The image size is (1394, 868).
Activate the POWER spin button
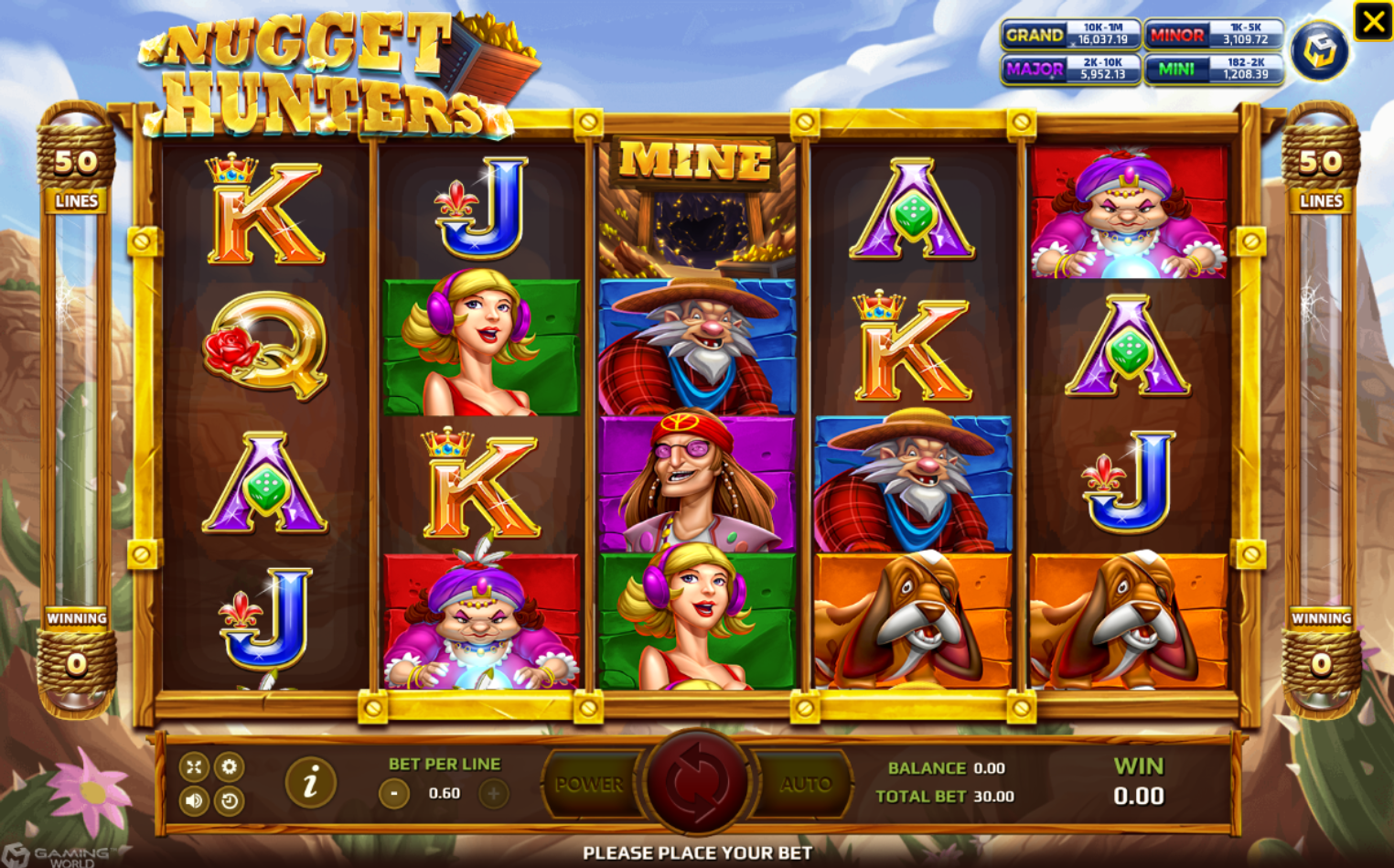(590, 784)
